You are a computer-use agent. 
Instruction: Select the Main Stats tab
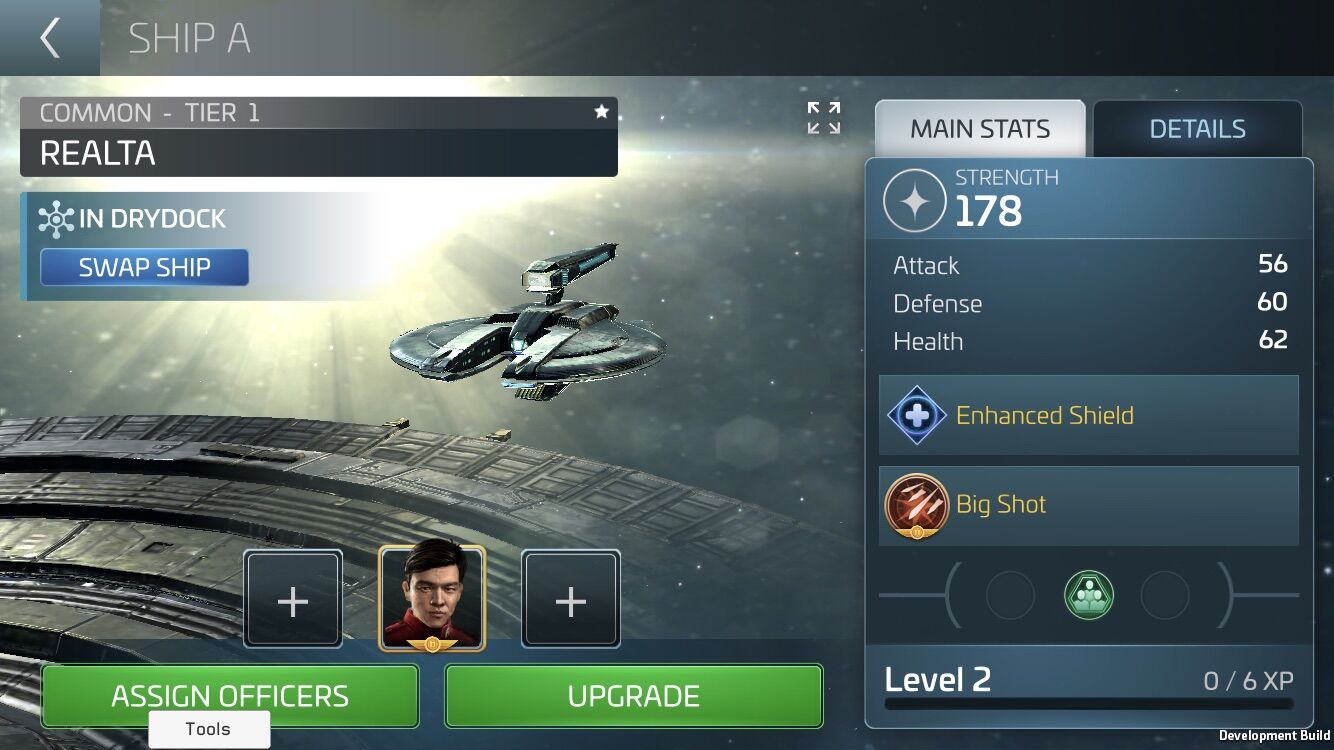[979, 129]
